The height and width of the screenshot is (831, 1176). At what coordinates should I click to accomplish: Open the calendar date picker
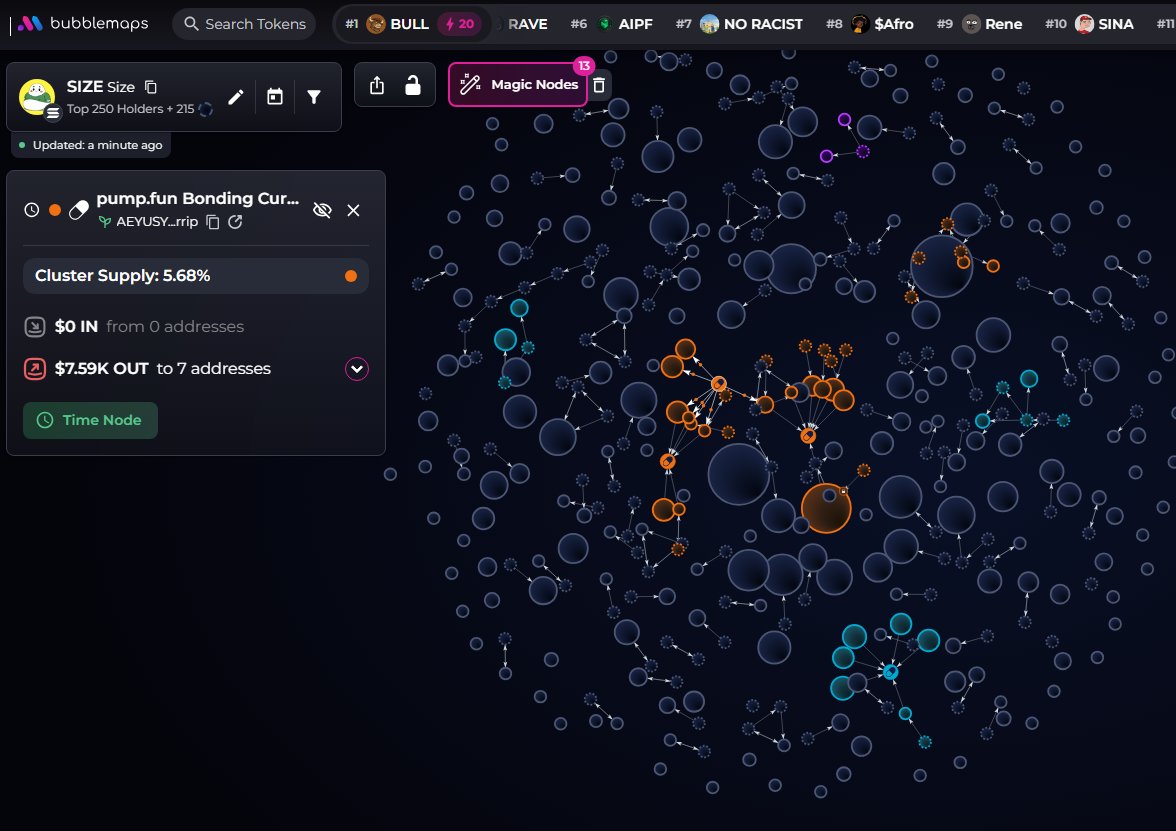275,97
